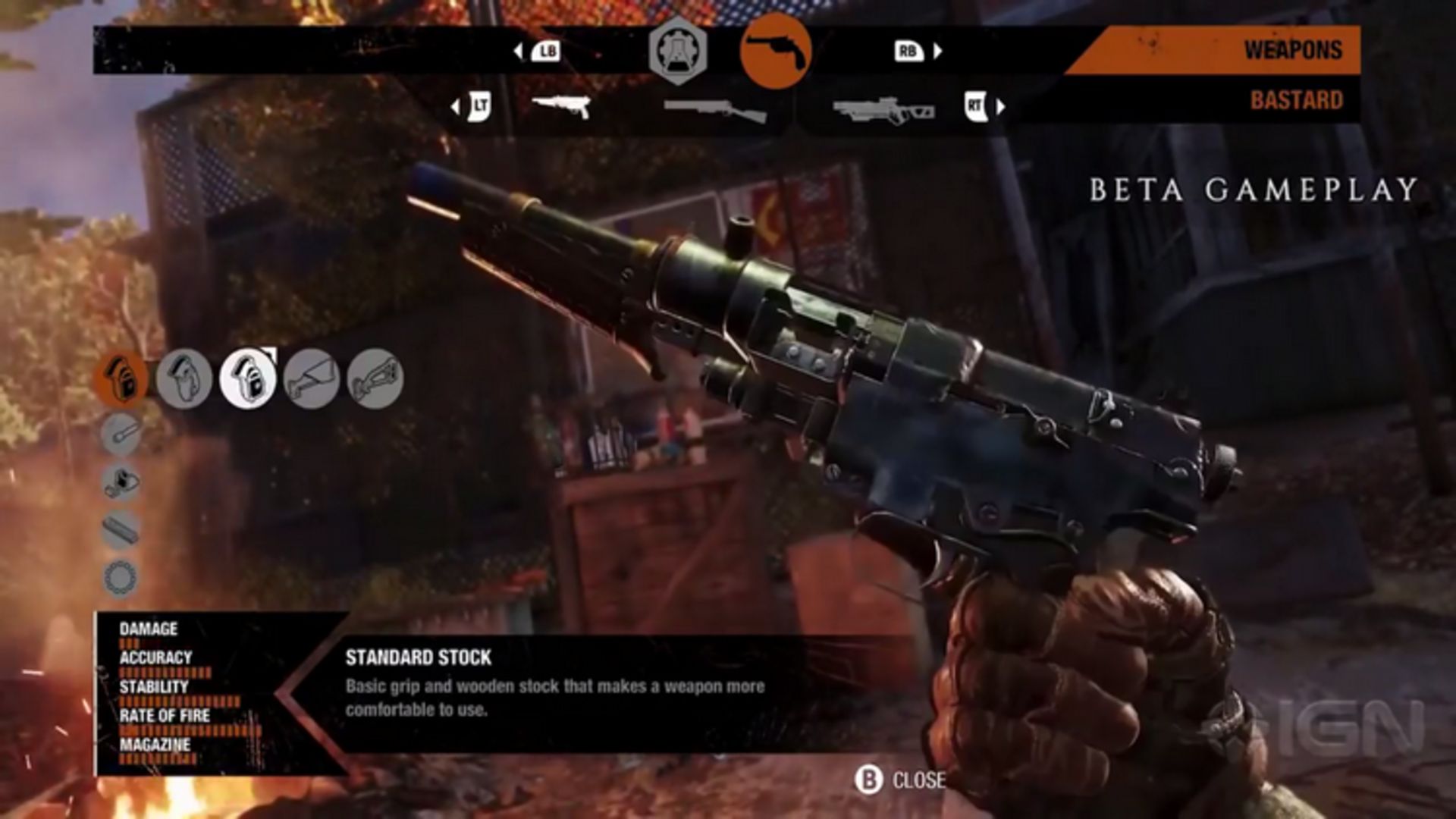The height and width of the screenshot is (819, 1456).
Task: Open the orange stock attachment category
Action: click(x=121, y=378)
